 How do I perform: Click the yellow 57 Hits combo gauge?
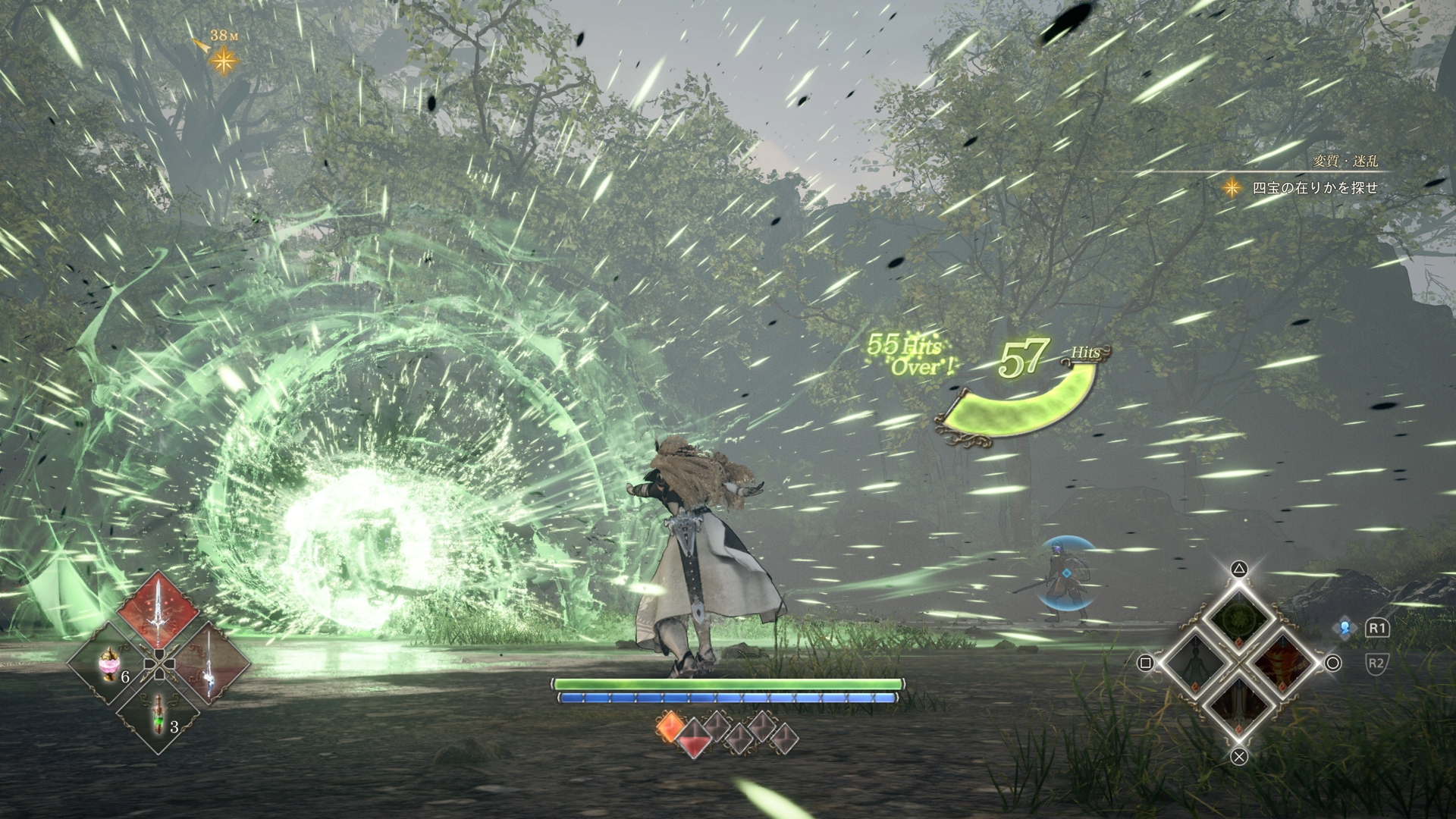pos(1024,356)
